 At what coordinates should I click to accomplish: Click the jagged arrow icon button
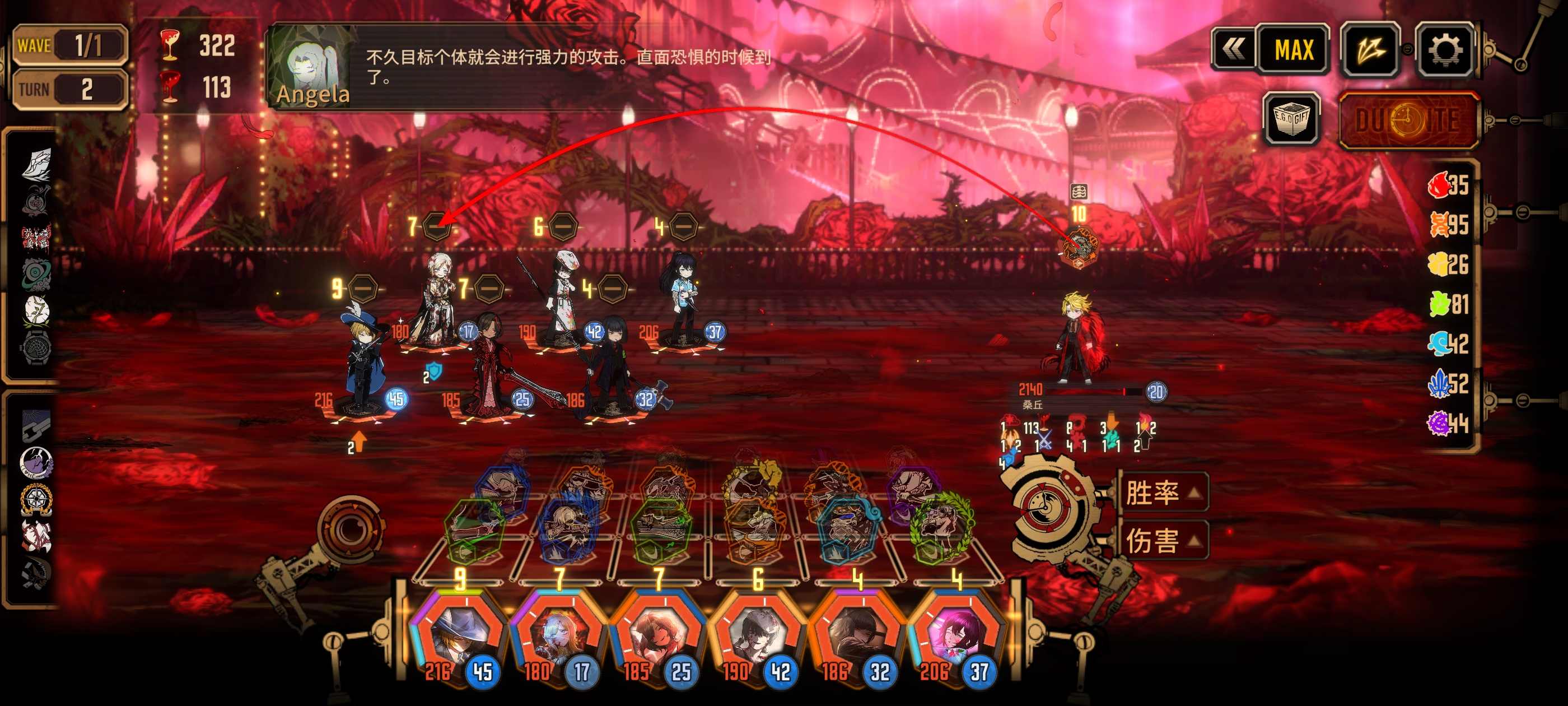point(1370,49)
